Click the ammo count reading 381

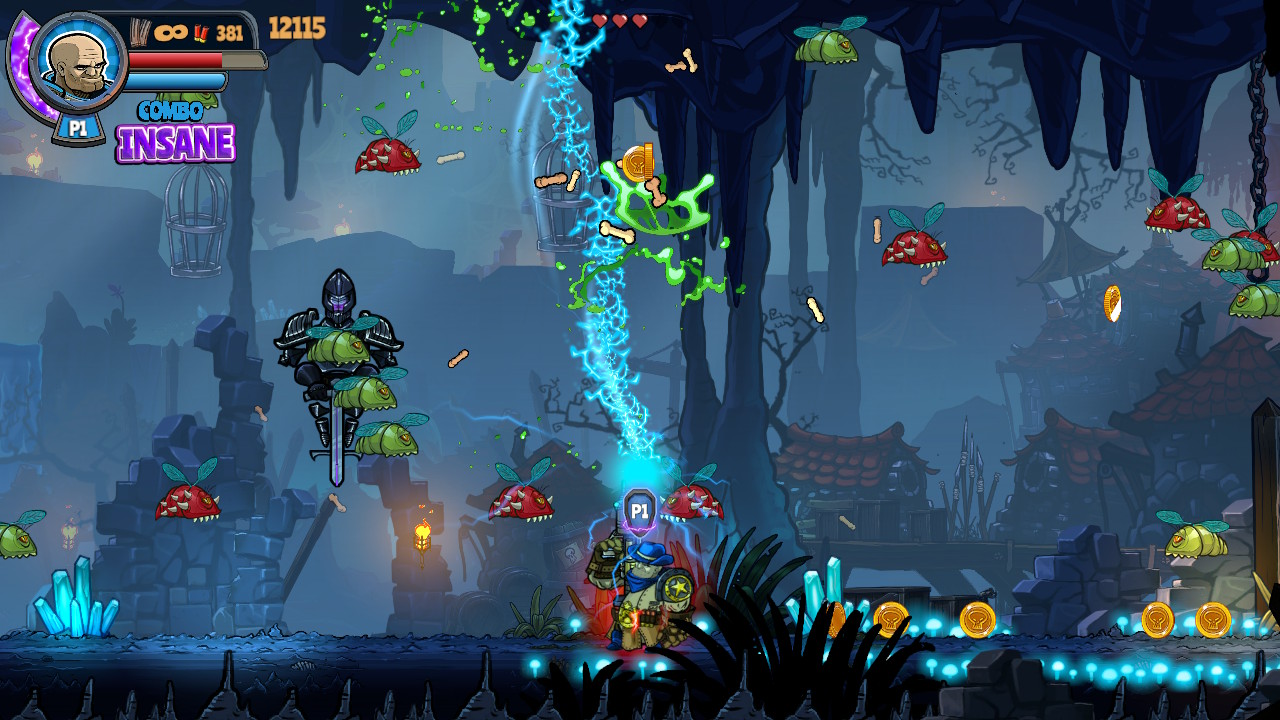coord(231,33)
